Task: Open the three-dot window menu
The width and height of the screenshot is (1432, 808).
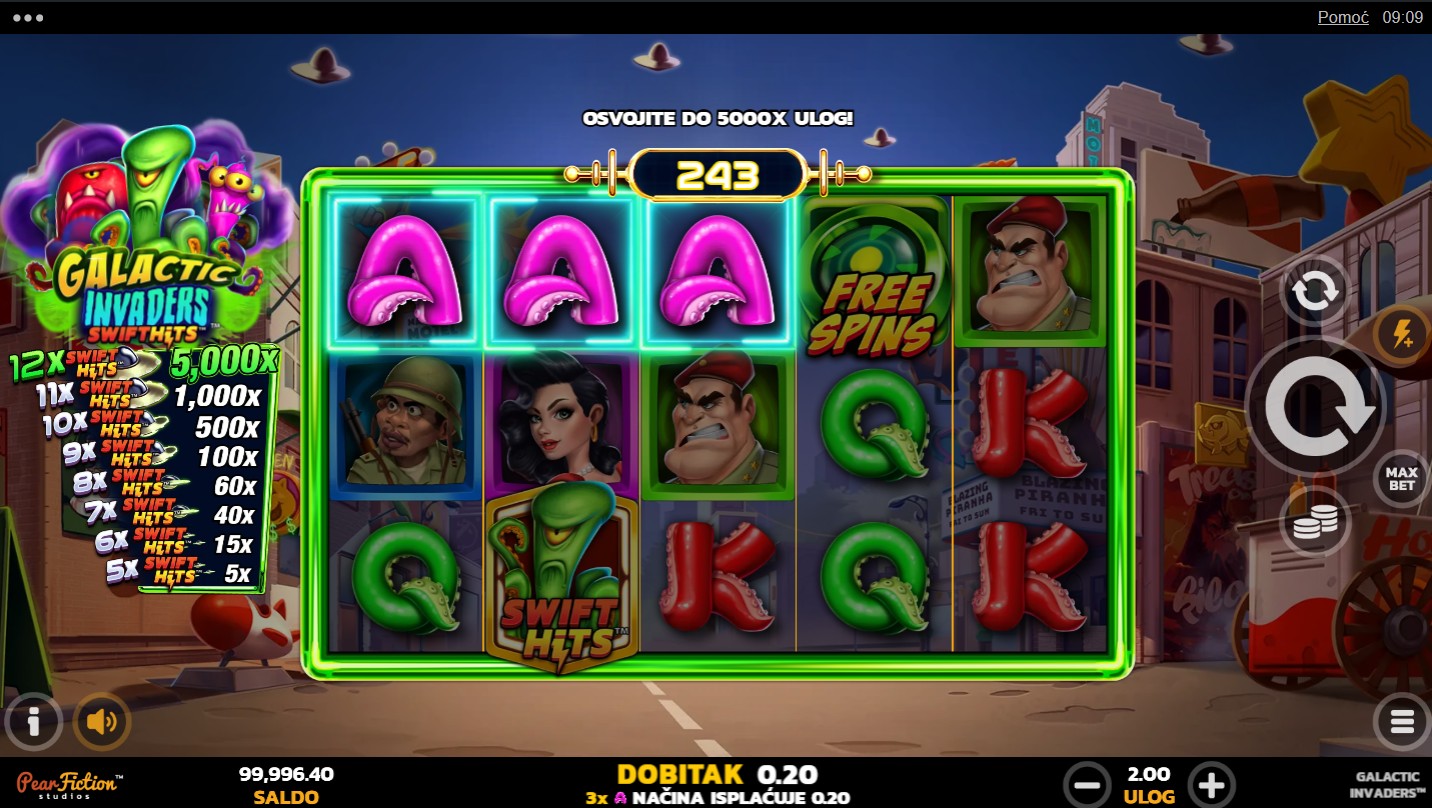Action: (28, 18)
